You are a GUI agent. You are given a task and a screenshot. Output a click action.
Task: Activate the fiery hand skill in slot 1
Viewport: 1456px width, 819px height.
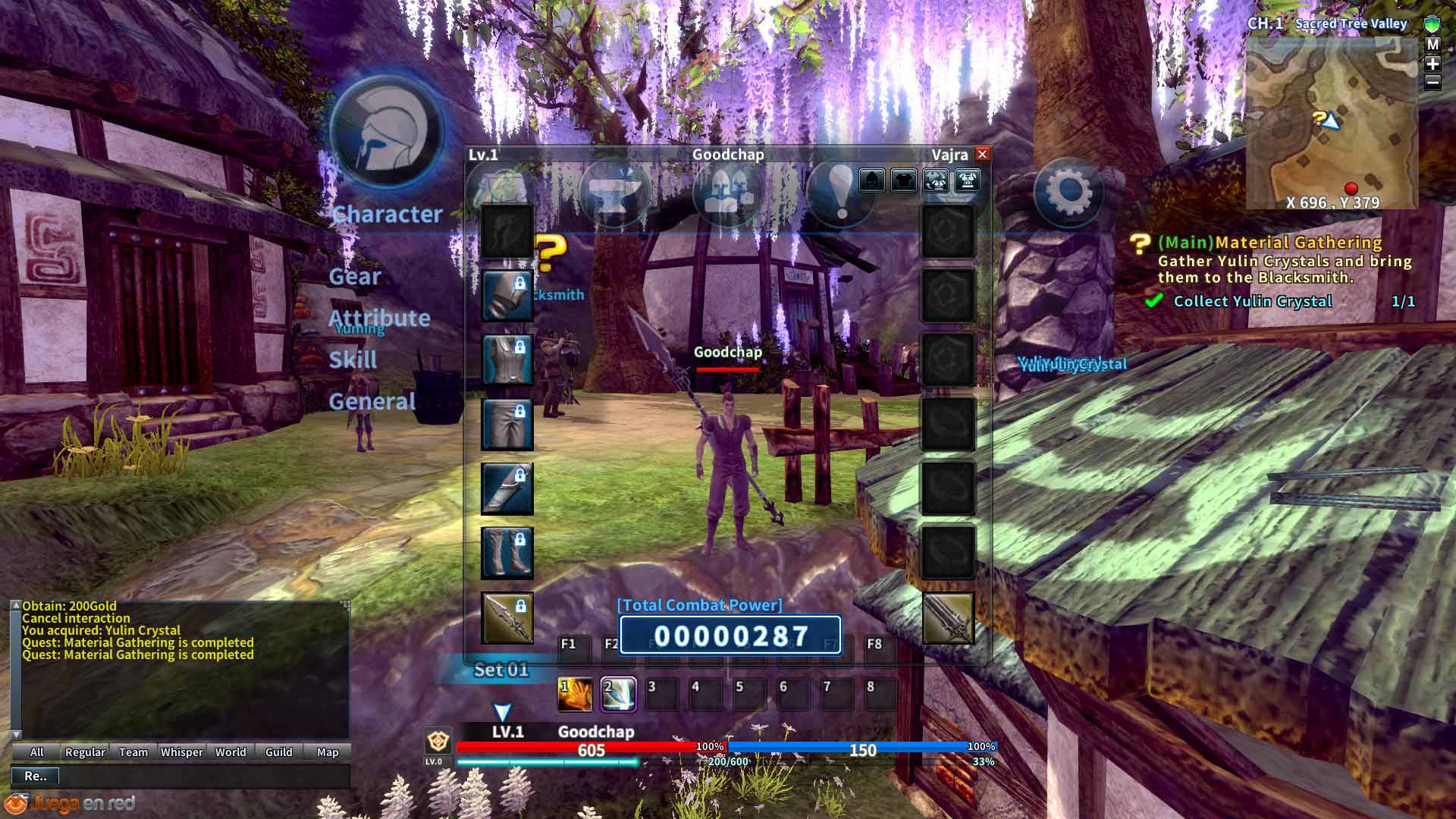pyautogui.click(x=575, y=695)
